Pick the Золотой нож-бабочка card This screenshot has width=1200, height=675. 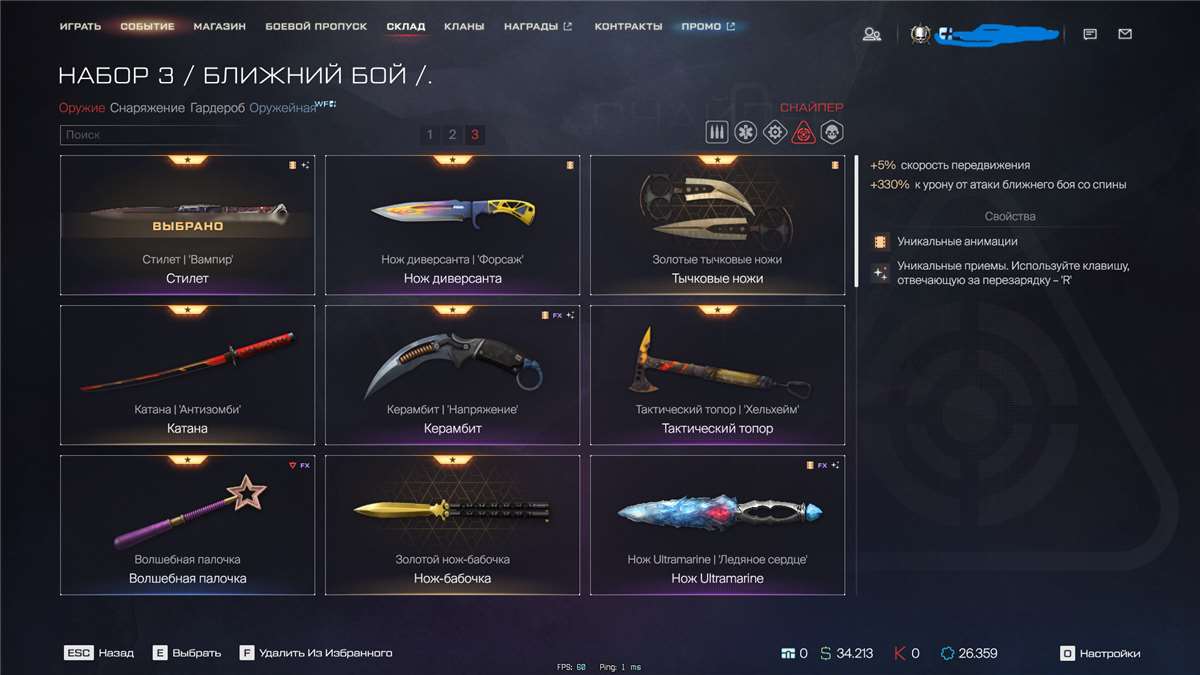[453, 525]
